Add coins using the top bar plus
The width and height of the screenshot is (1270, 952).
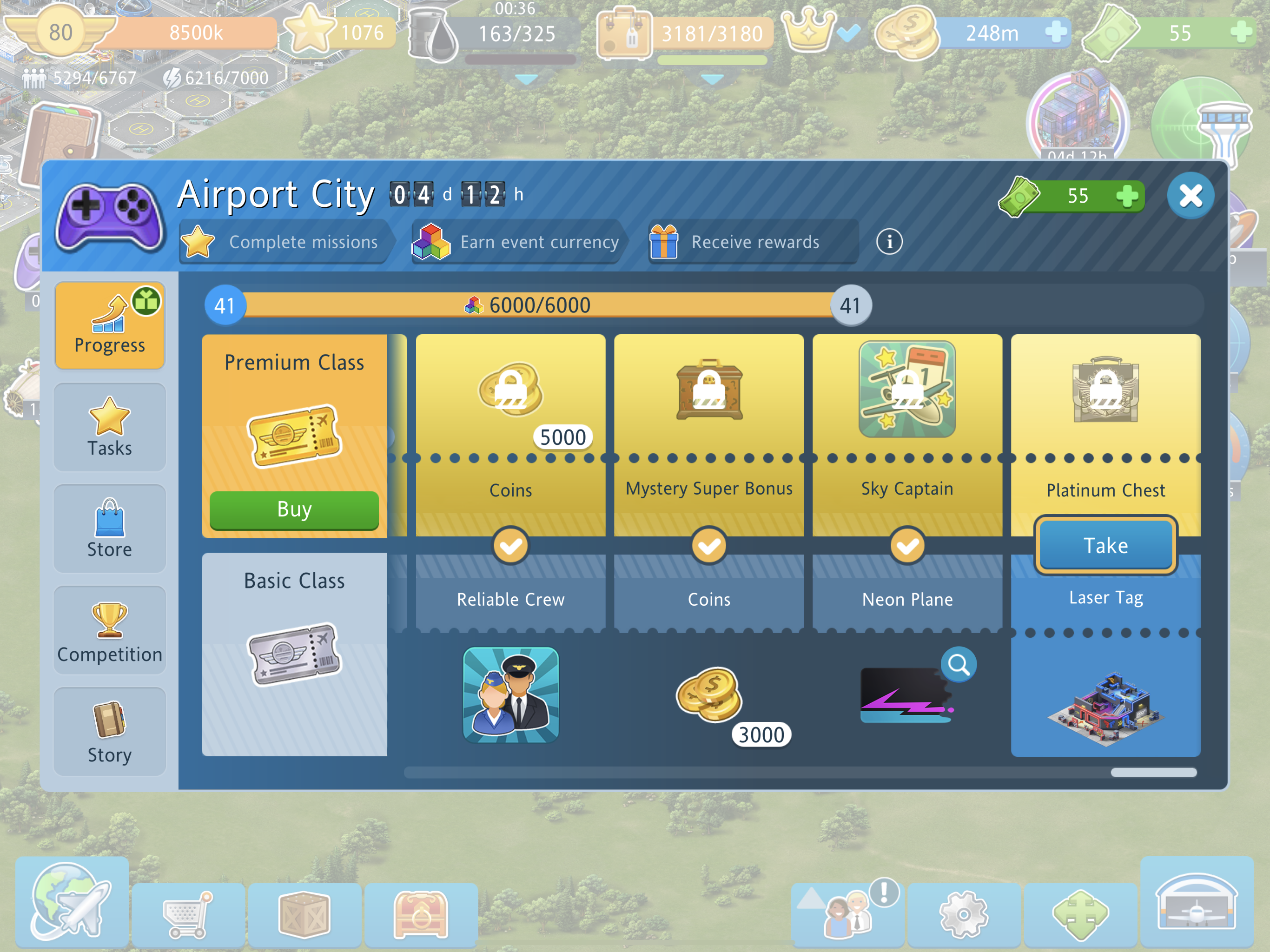point(1055,32)
